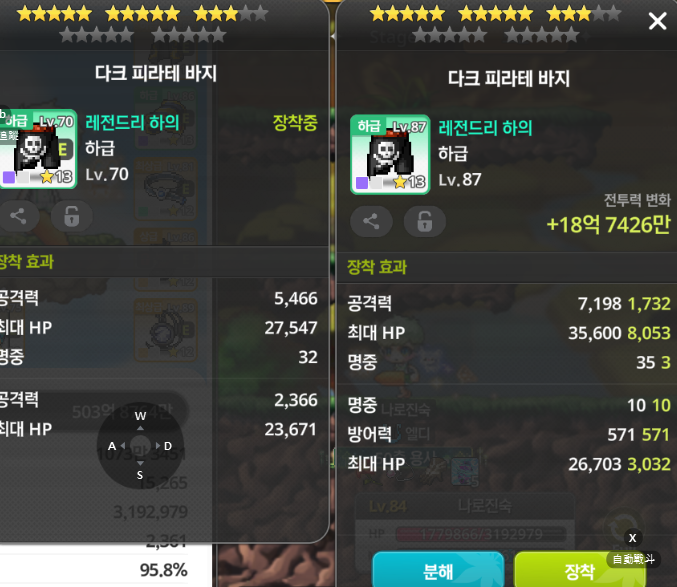Image resolution: width=677 pixels, height=587 pixels.
Task: Share the Lv.87 Dark Pirate pants
Action: (x=371, y=221)
